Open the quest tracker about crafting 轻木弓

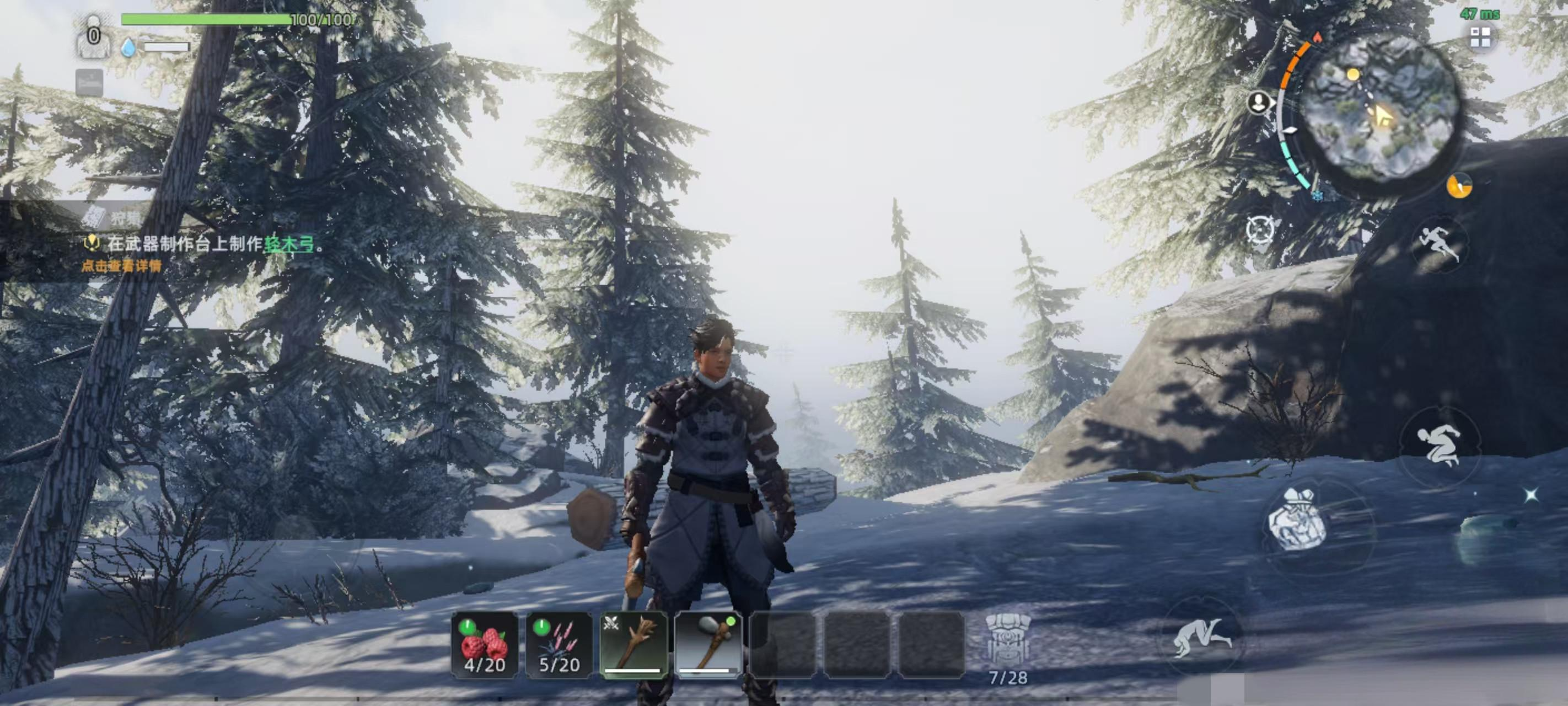[x=213, y=244]
